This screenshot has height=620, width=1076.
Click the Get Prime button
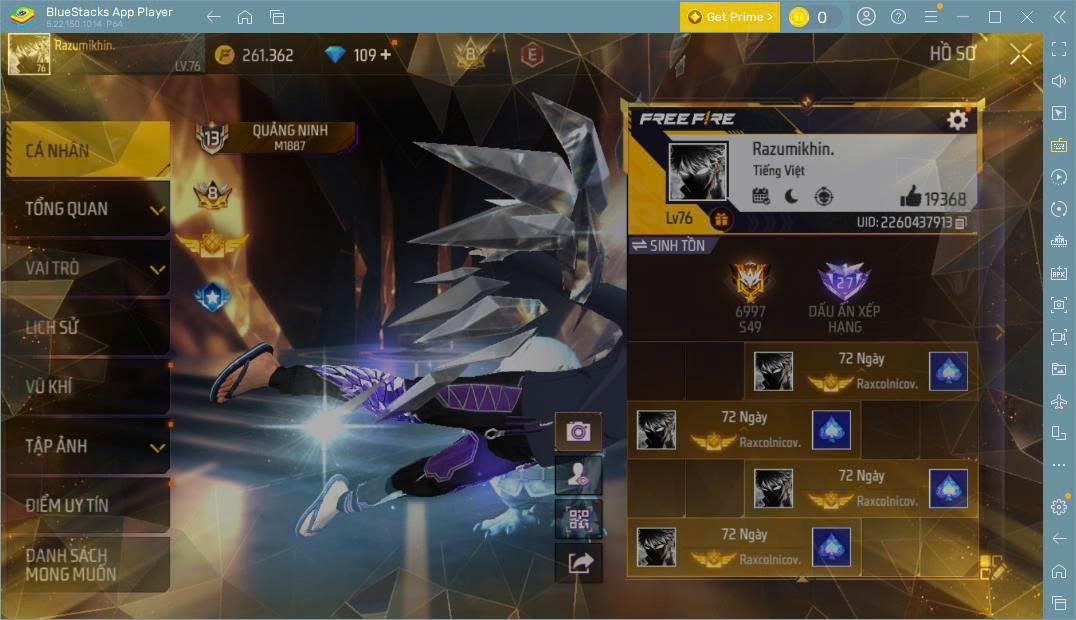point(730,17)
